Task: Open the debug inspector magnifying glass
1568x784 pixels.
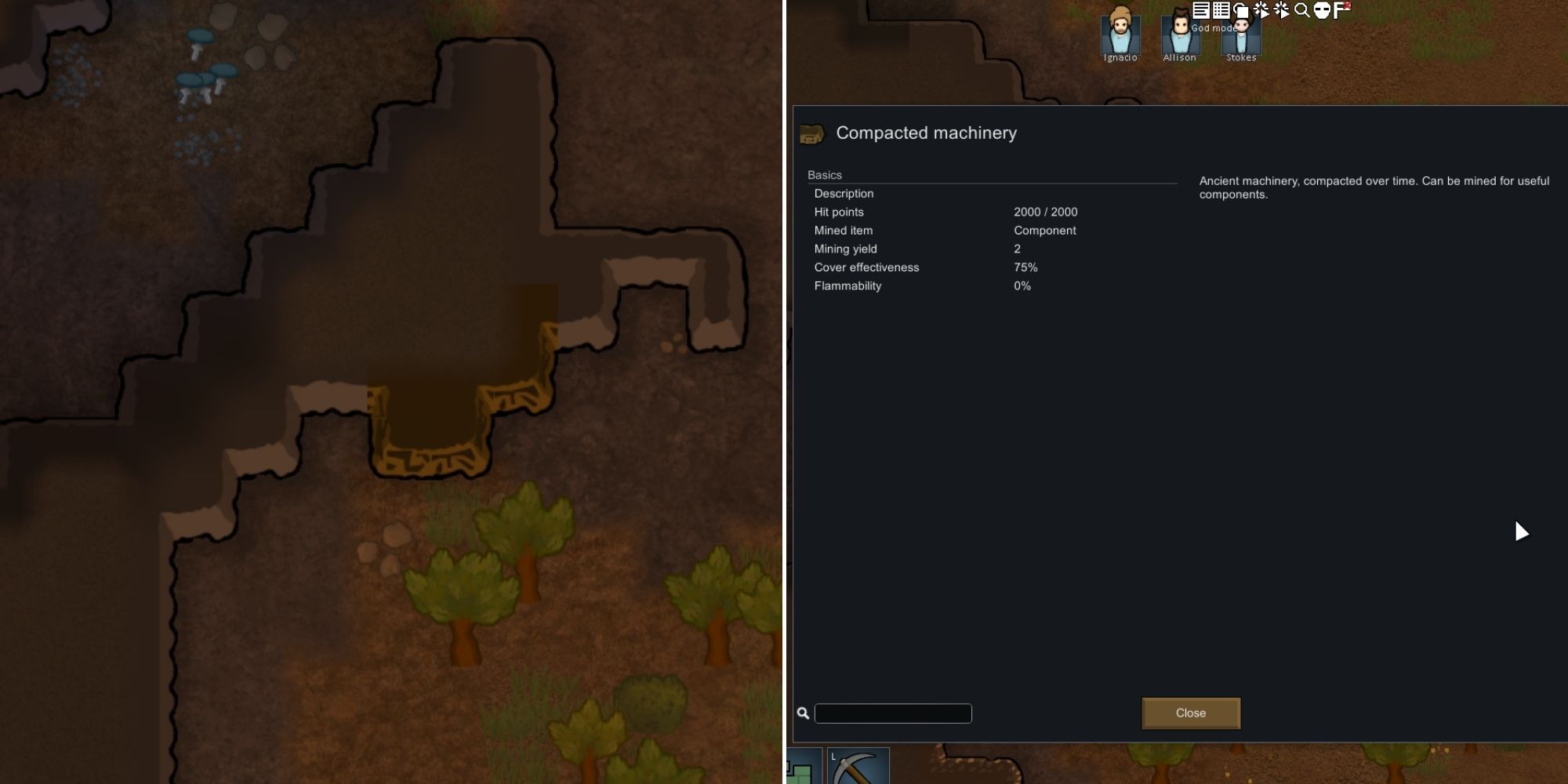Action: coord(1301,10)
